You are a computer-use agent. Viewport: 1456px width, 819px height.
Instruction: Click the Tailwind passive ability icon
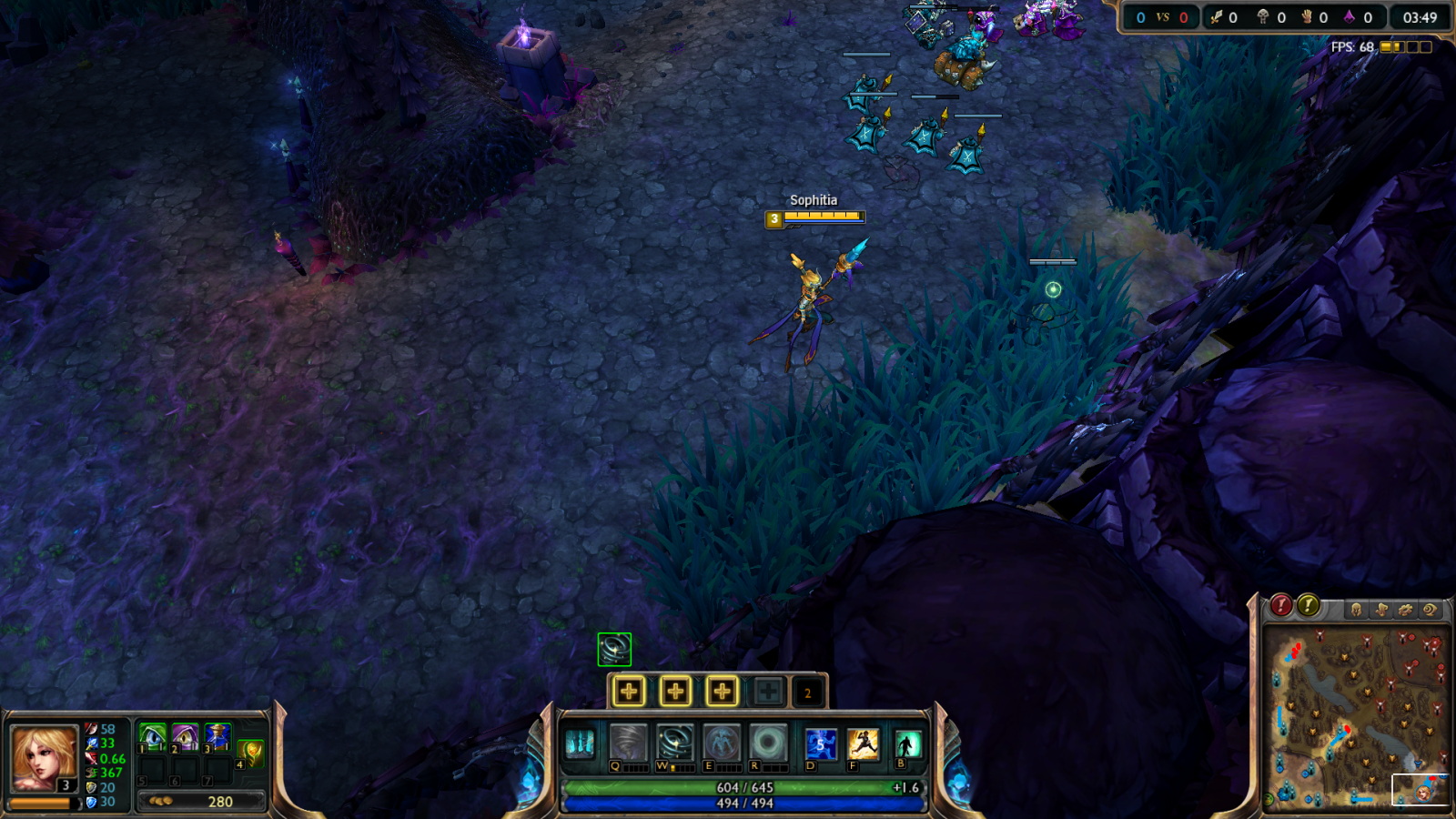580,743
